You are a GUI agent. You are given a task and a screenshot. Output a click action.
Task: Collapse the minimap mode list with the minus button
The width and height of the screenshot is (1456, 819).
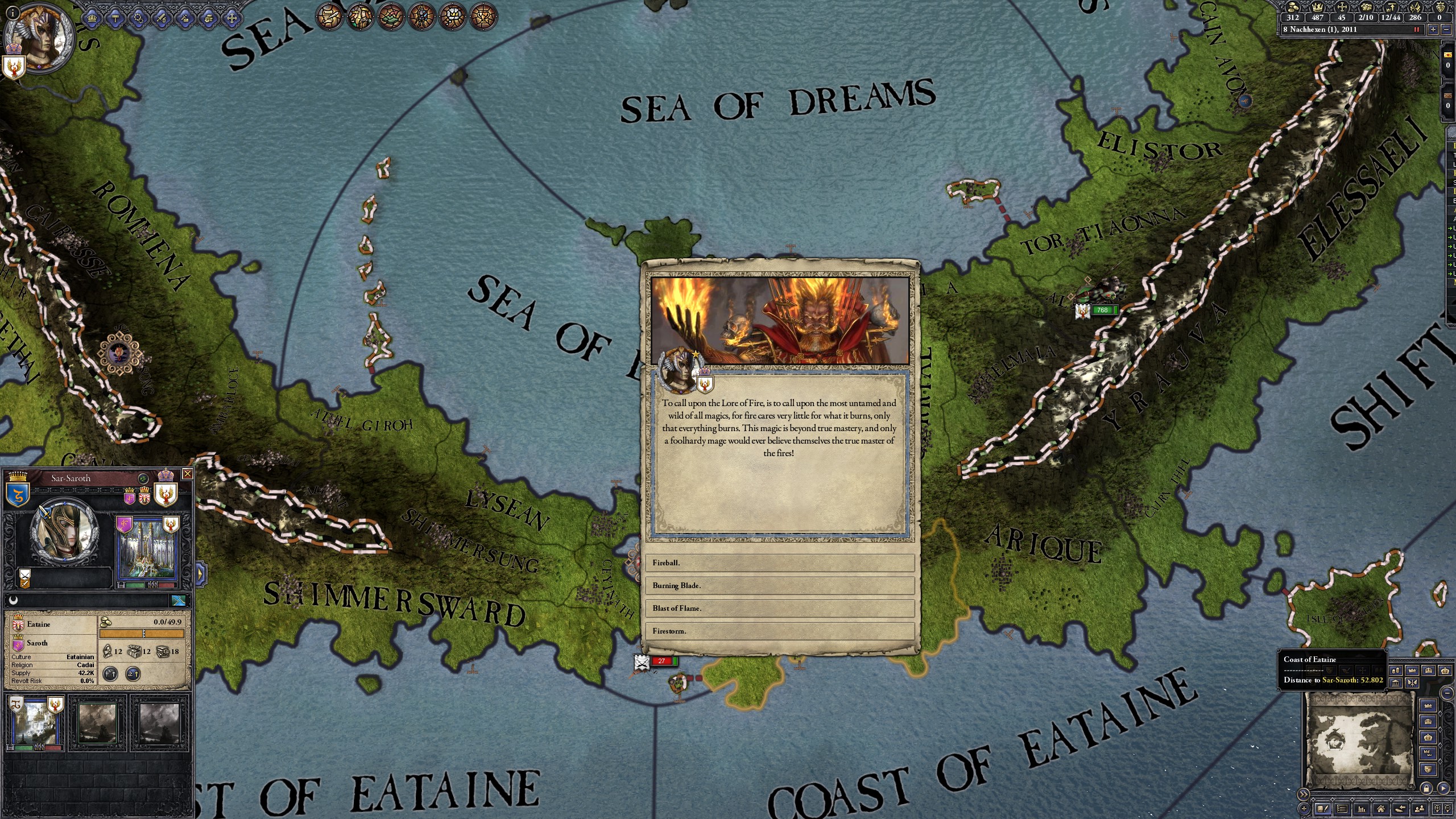click(x=1446, y=694)
